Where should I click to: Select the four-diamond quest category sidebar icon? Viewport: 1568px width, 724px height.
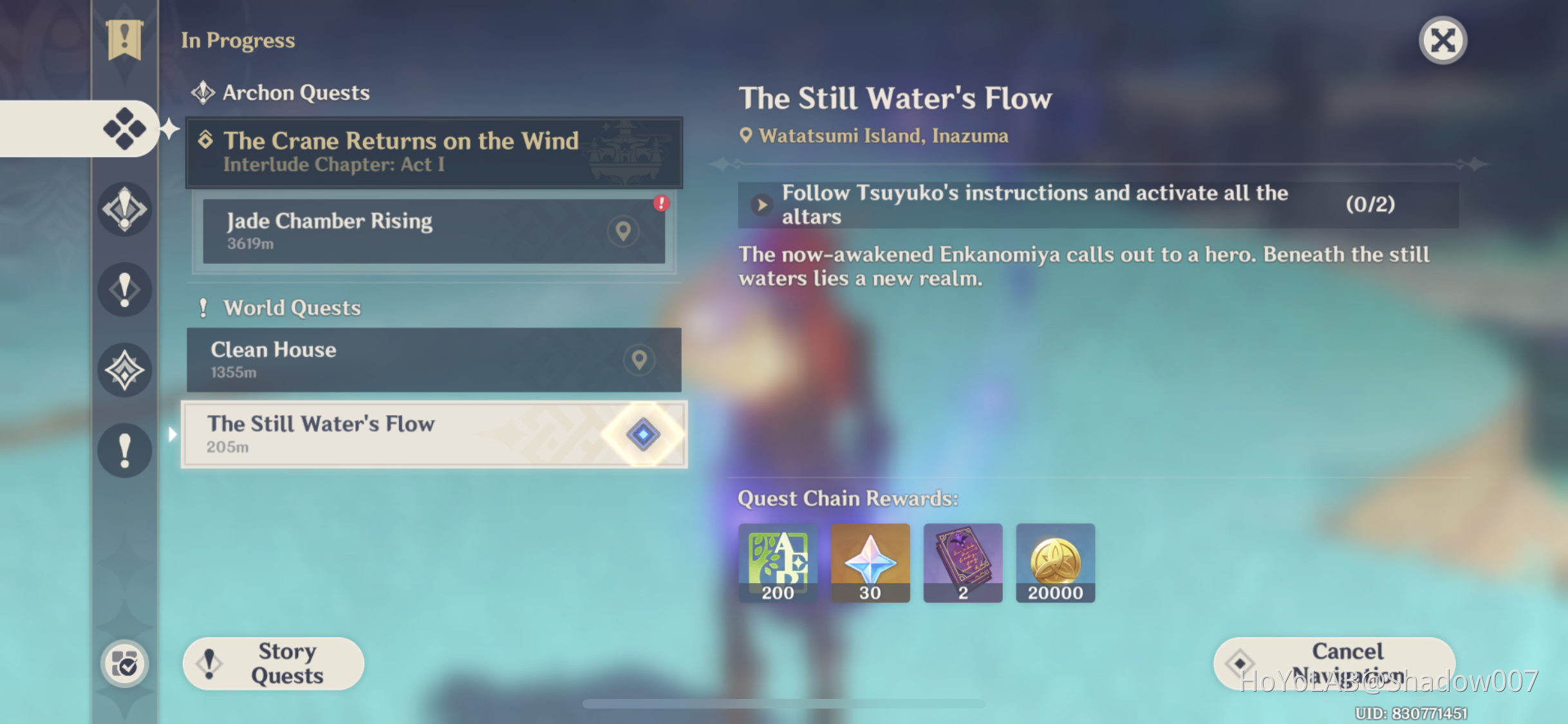pyautogui.click(x=124, y=127)
